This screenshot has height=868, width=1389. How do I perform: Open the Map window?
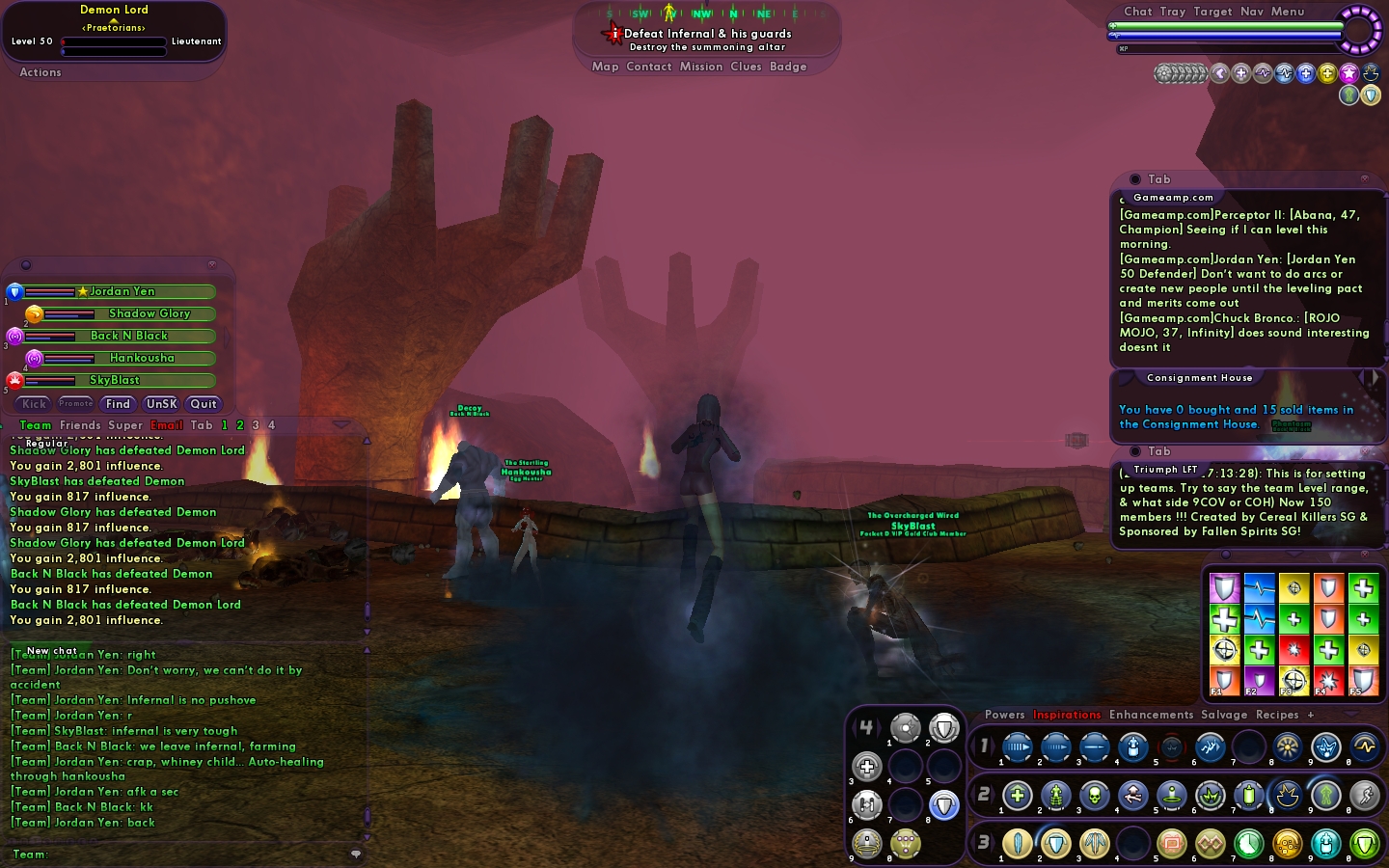coord(605,67)
